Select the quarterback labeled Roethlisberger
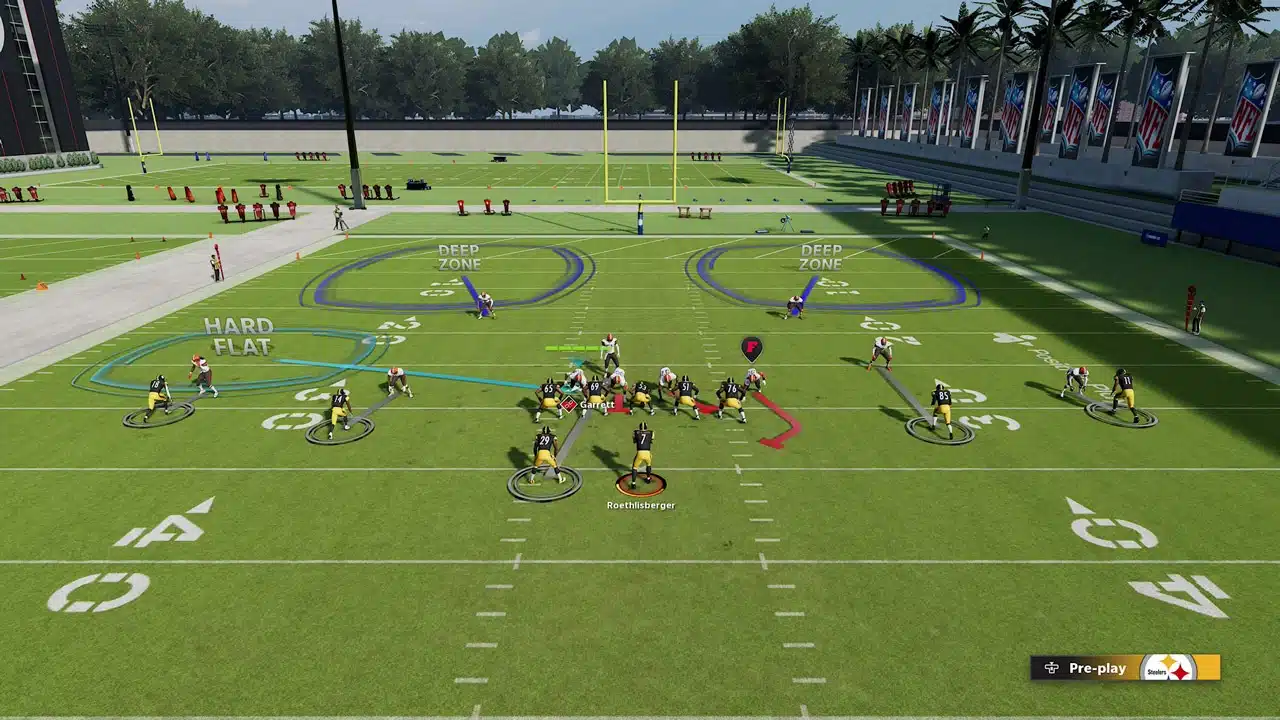 click(641, 457)
